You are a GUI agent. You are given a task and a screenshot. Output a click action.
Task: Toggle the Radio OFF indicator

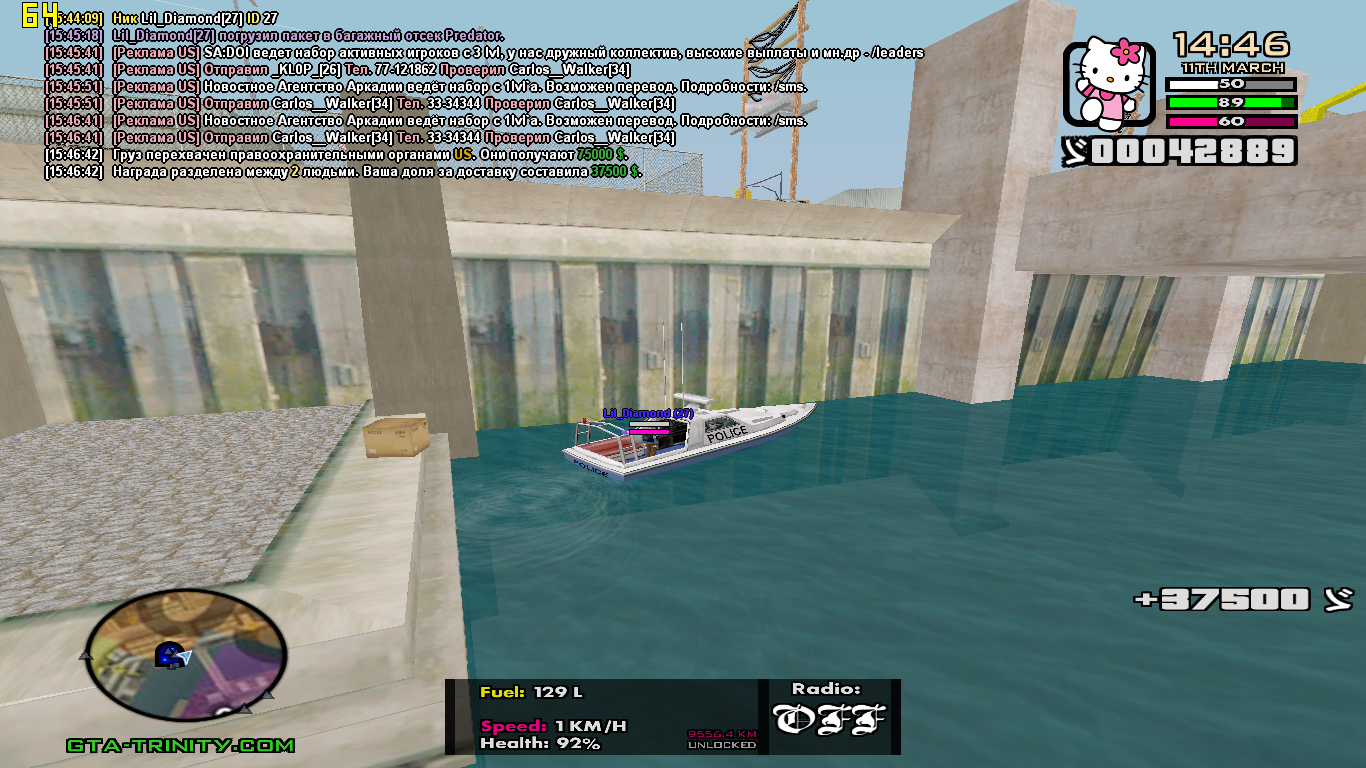coord(829,718)
